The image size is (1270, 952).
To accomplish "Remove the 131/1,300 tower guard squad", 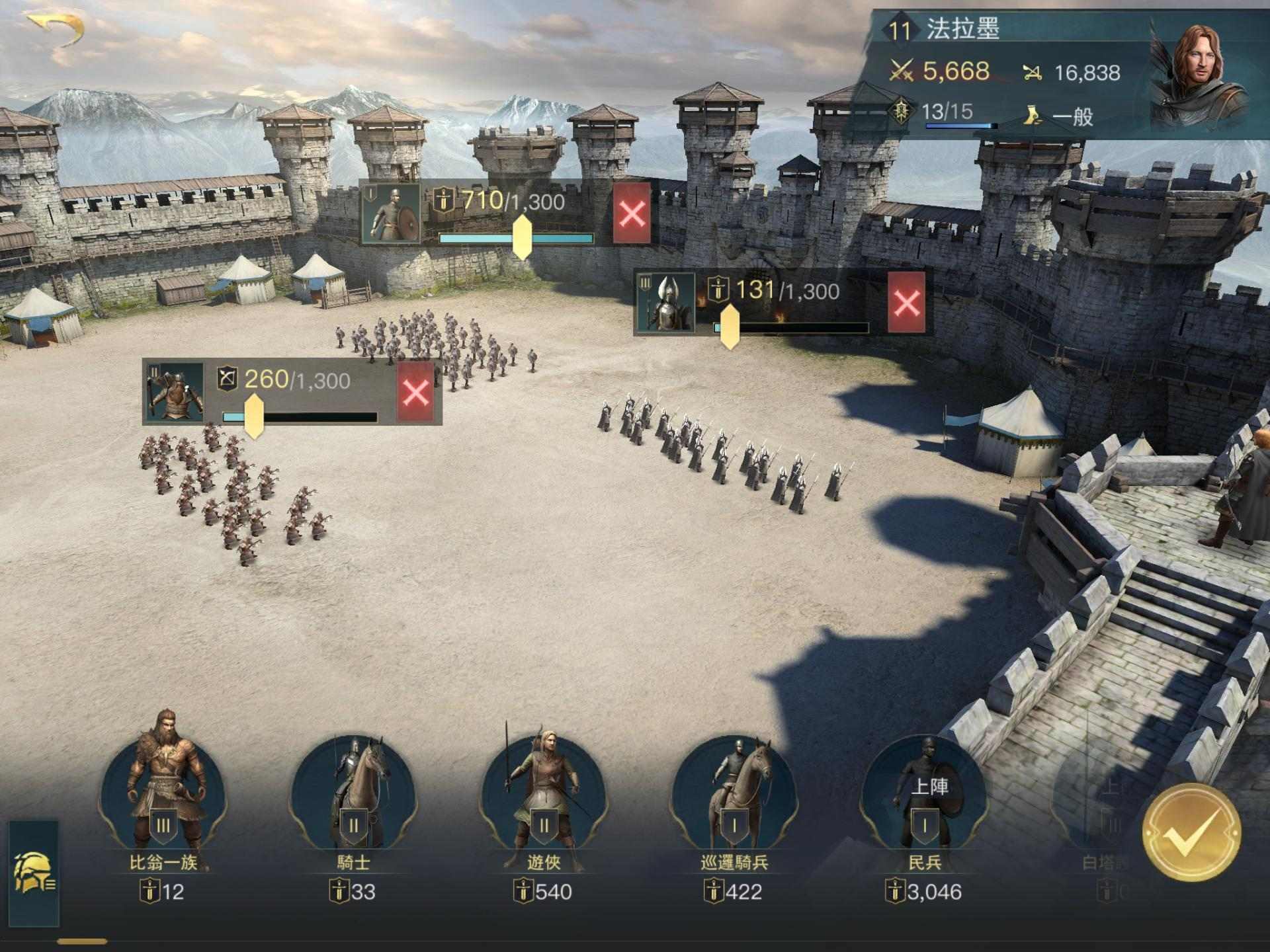I will [x=906, y=303].
